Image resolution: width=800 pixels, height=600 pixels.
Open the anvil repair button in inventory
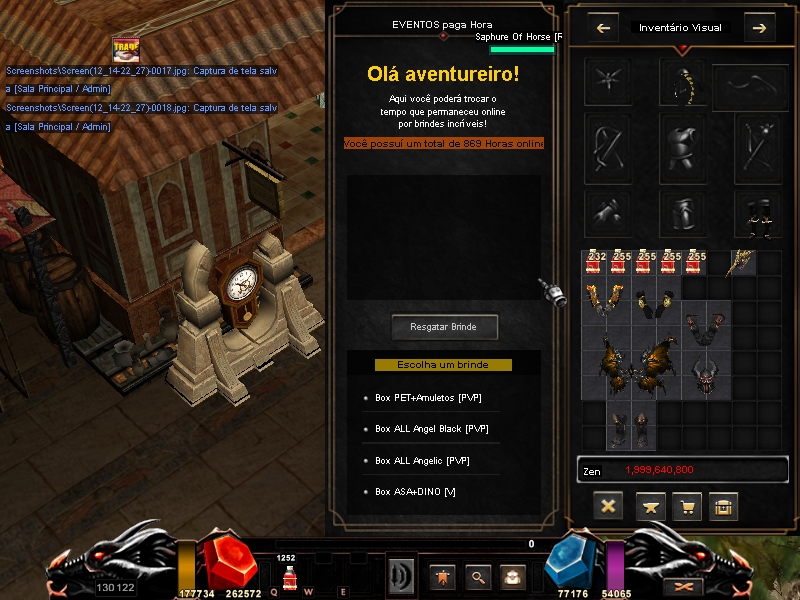click(x=651, y=506)
